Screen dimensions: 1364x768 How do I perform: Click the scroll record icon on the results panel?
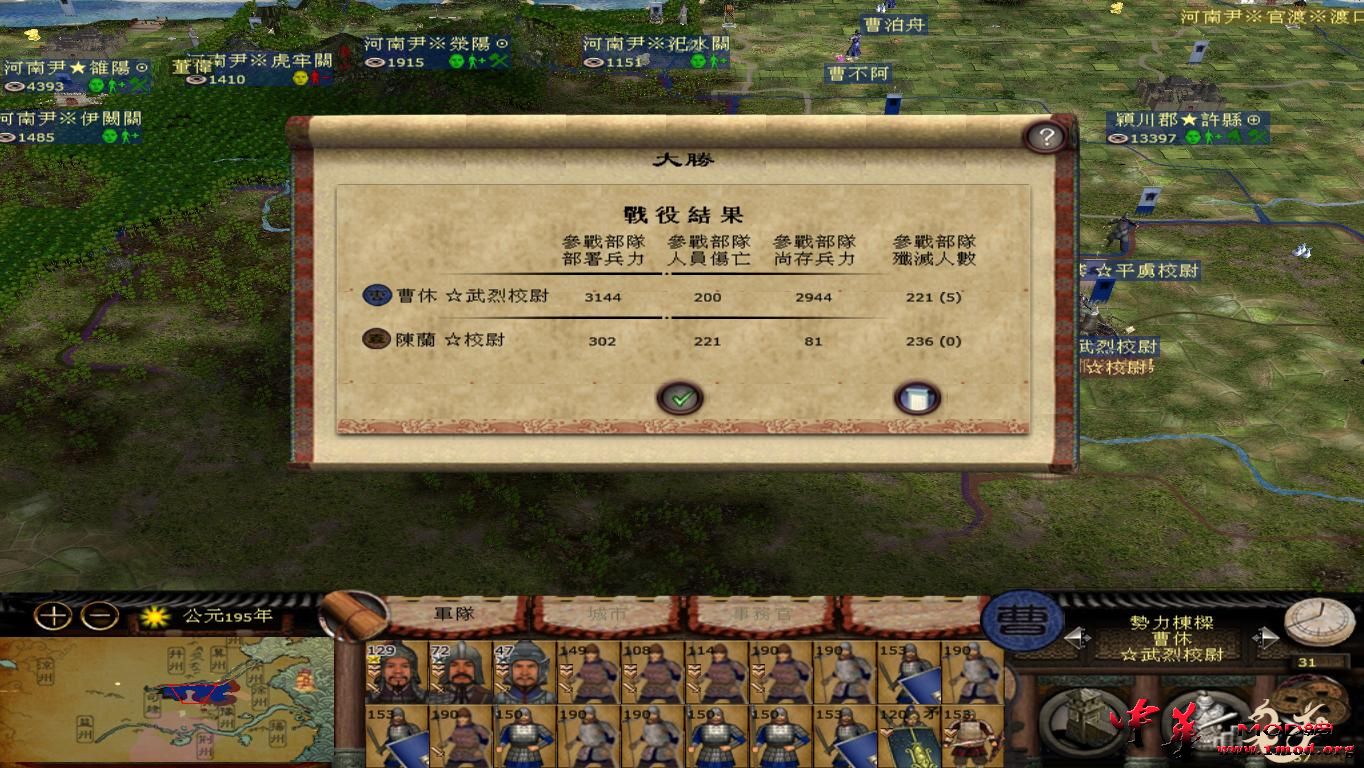coord(917,397)
